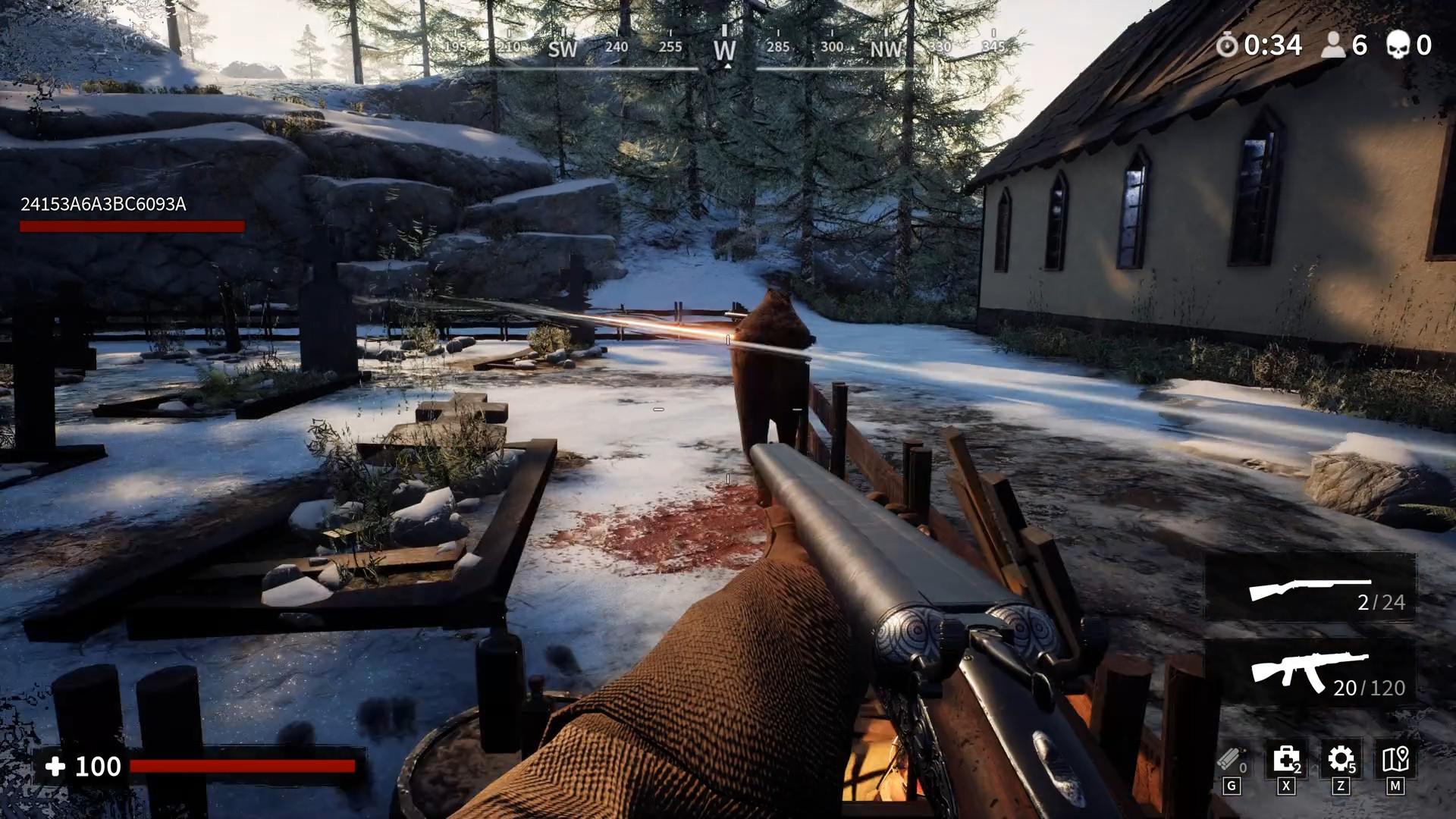Click the W heading on the compass
This screenshot has width=1456, height=819.
[726, 49]
